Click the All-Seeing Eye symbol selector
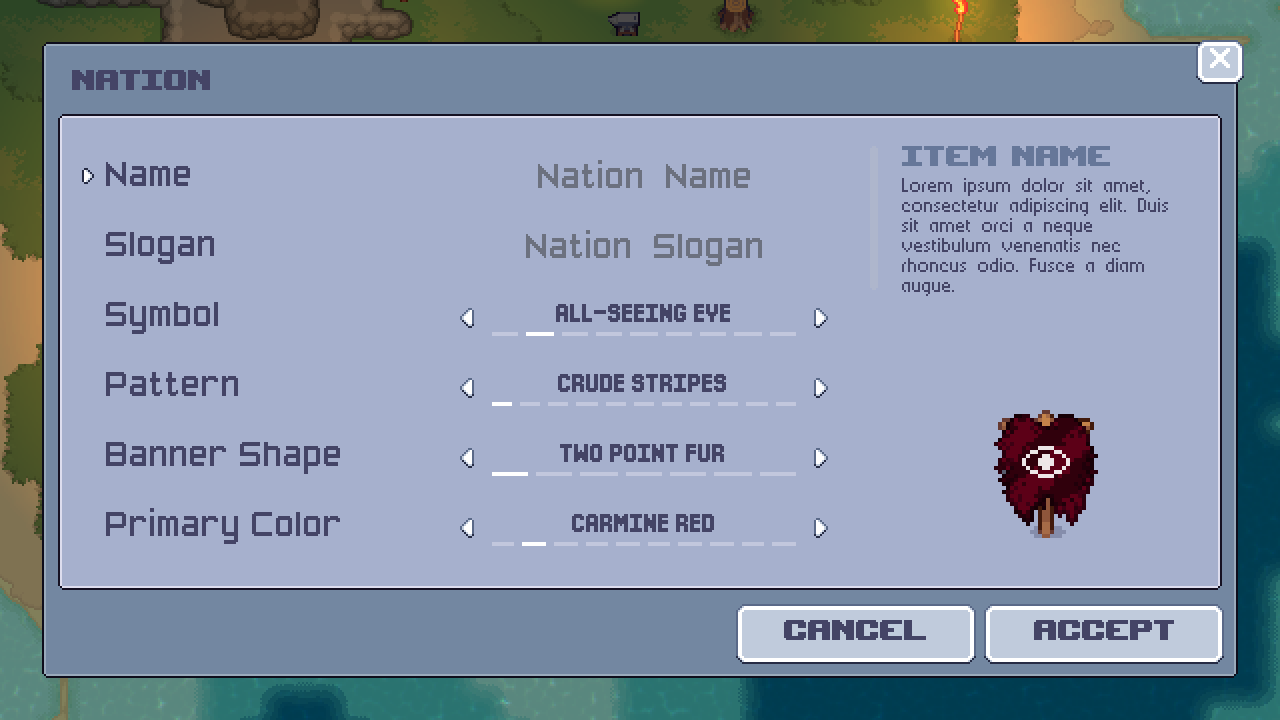 coord(643,313)
